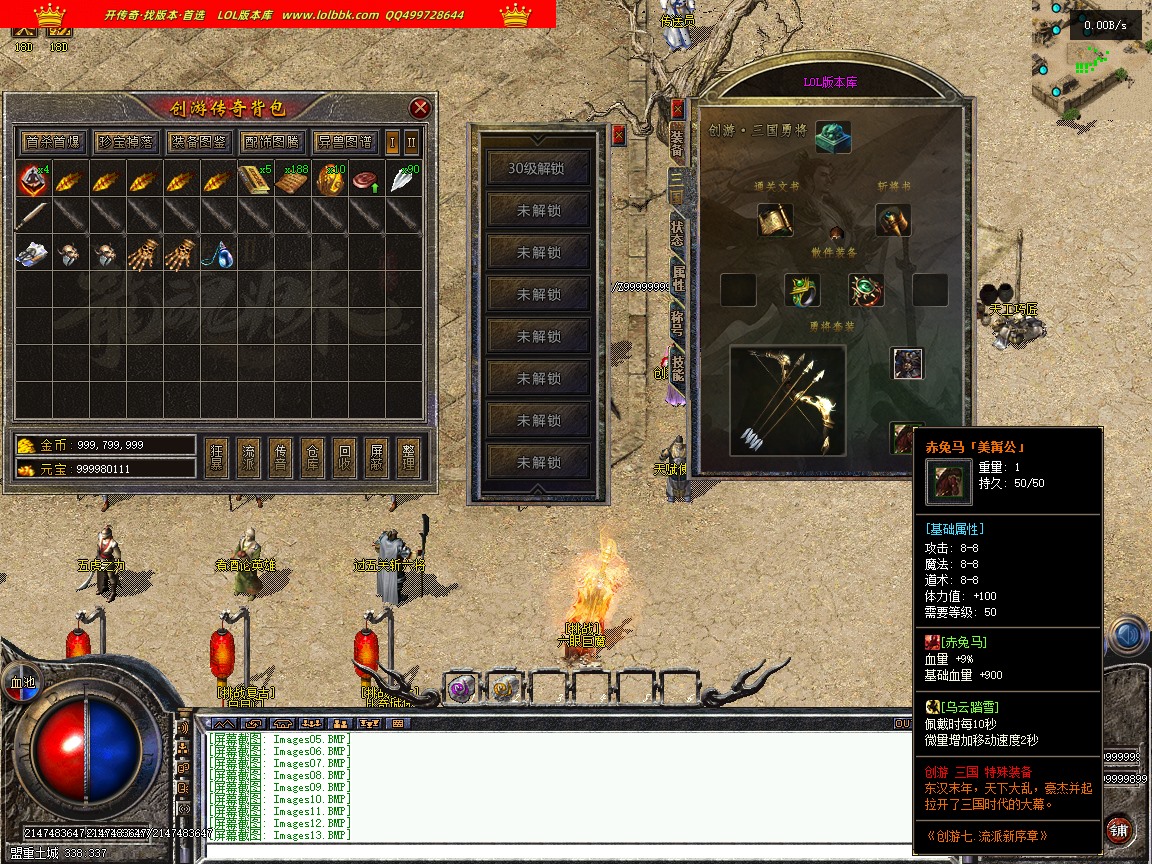Switch to the 状态 character tab

tap(677, 233)
